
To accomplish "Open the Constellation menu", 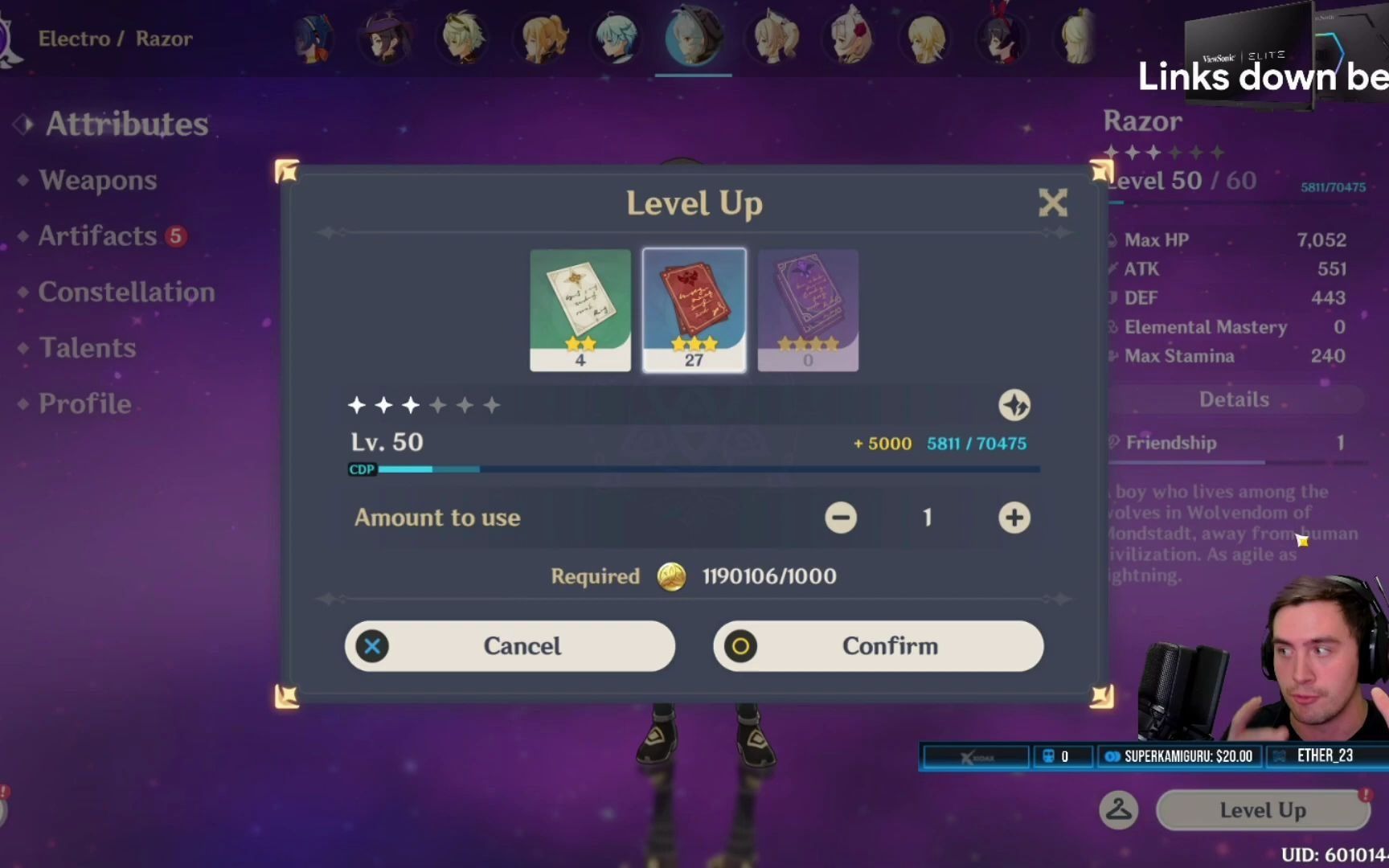I will tap(126, 292).
